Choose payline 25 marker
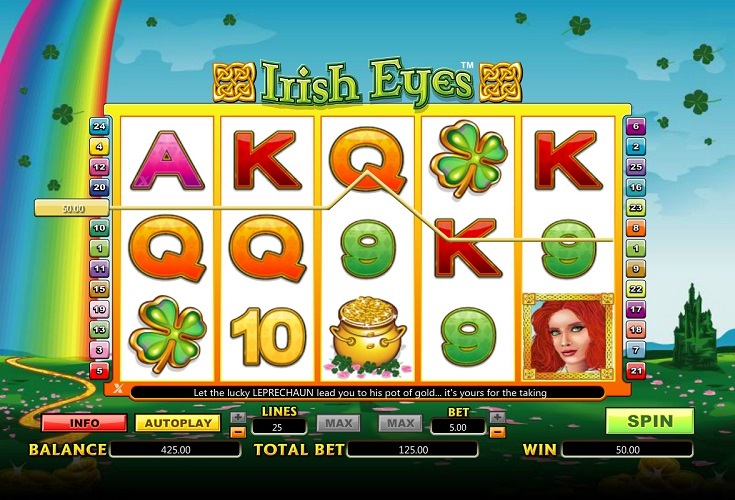This screenshot has height=500, width=735. point(635,166)
